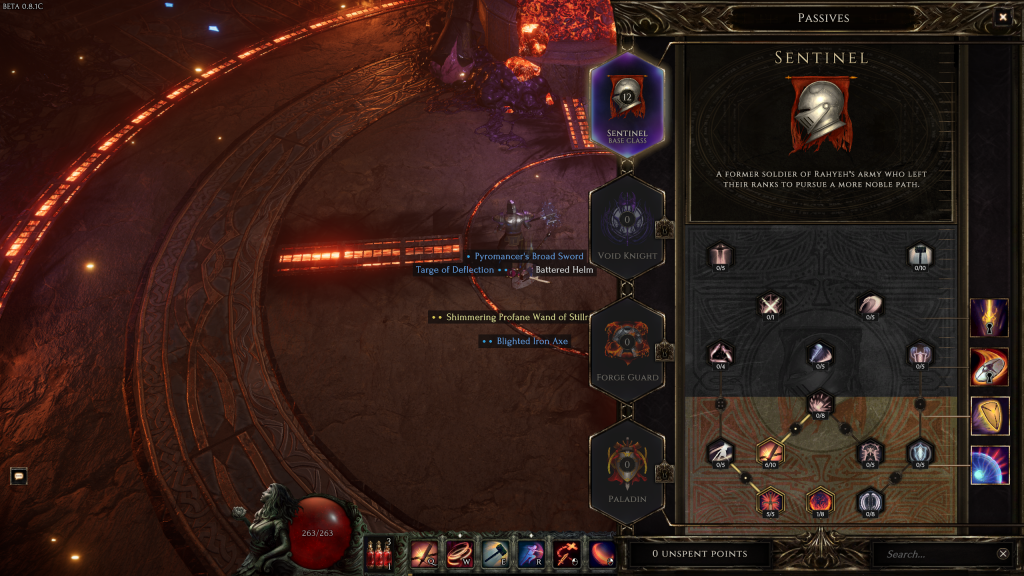The image size is (1024, 576).
Task: Open the Forge Guard mastery tree
Action: 627,349
